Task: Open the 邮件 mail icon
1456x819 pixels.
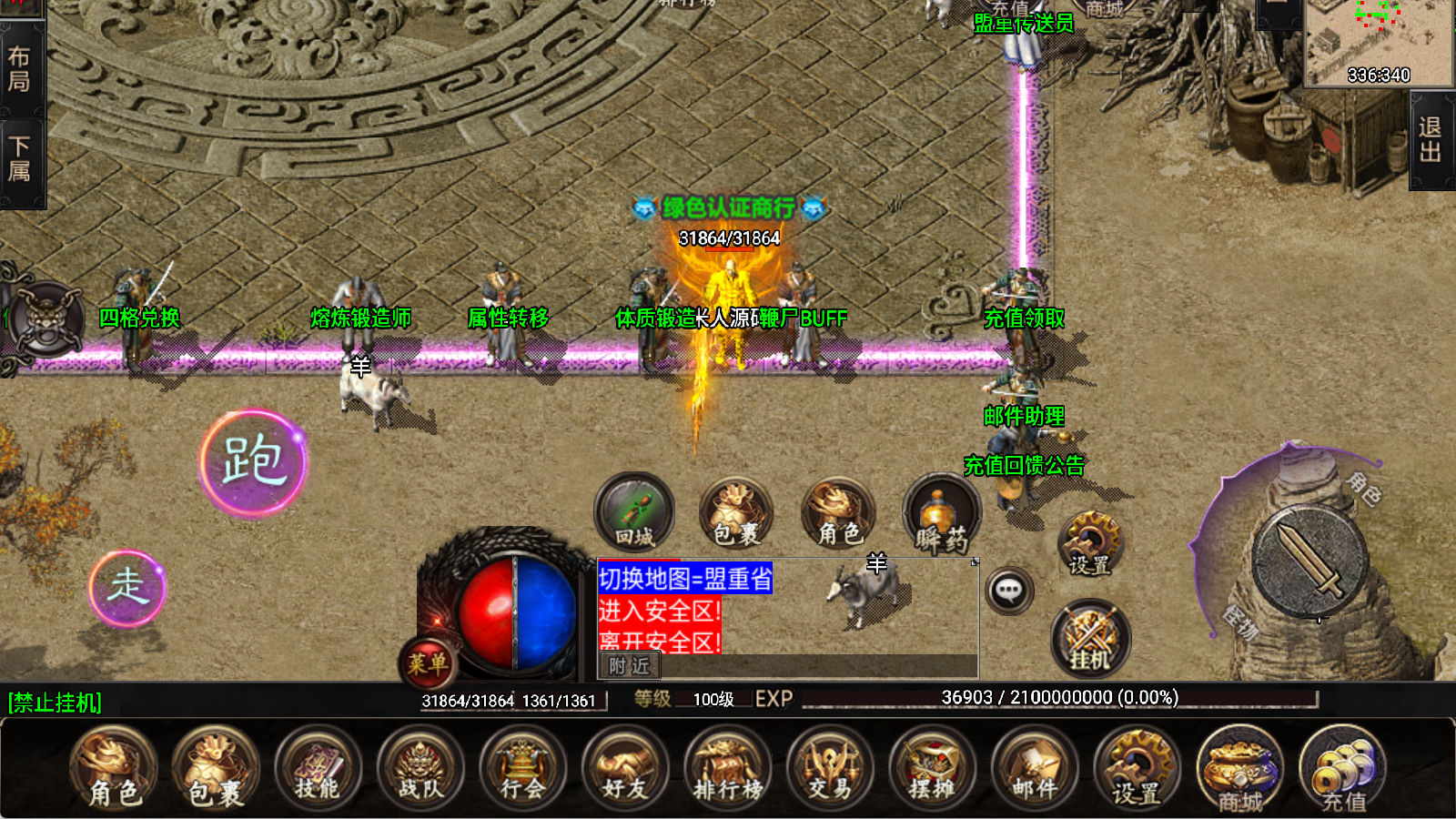Action: click(x=1035, y=769)
